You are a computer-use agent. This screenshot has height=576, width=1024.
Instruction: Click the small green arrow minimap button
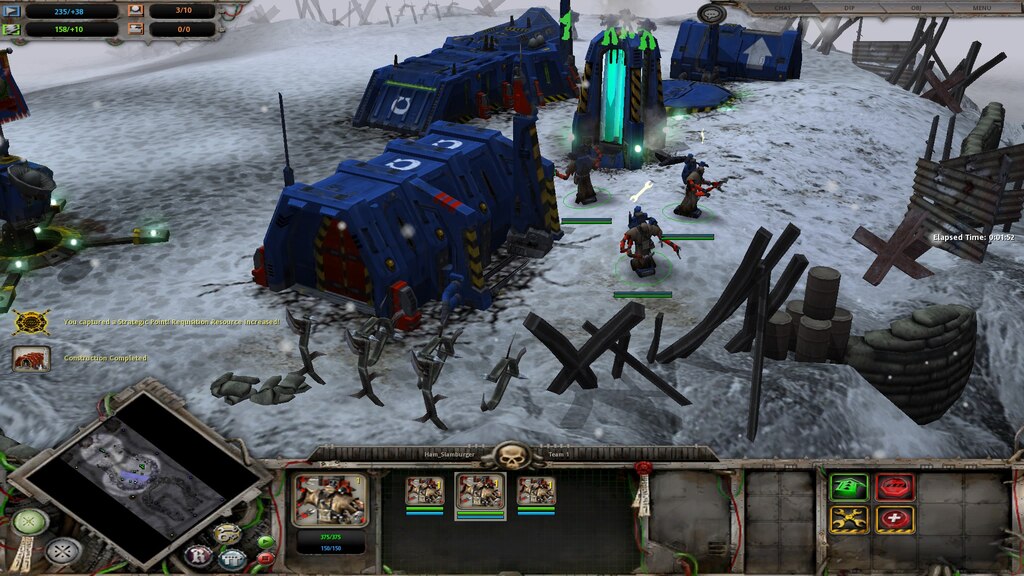[265, 543]
